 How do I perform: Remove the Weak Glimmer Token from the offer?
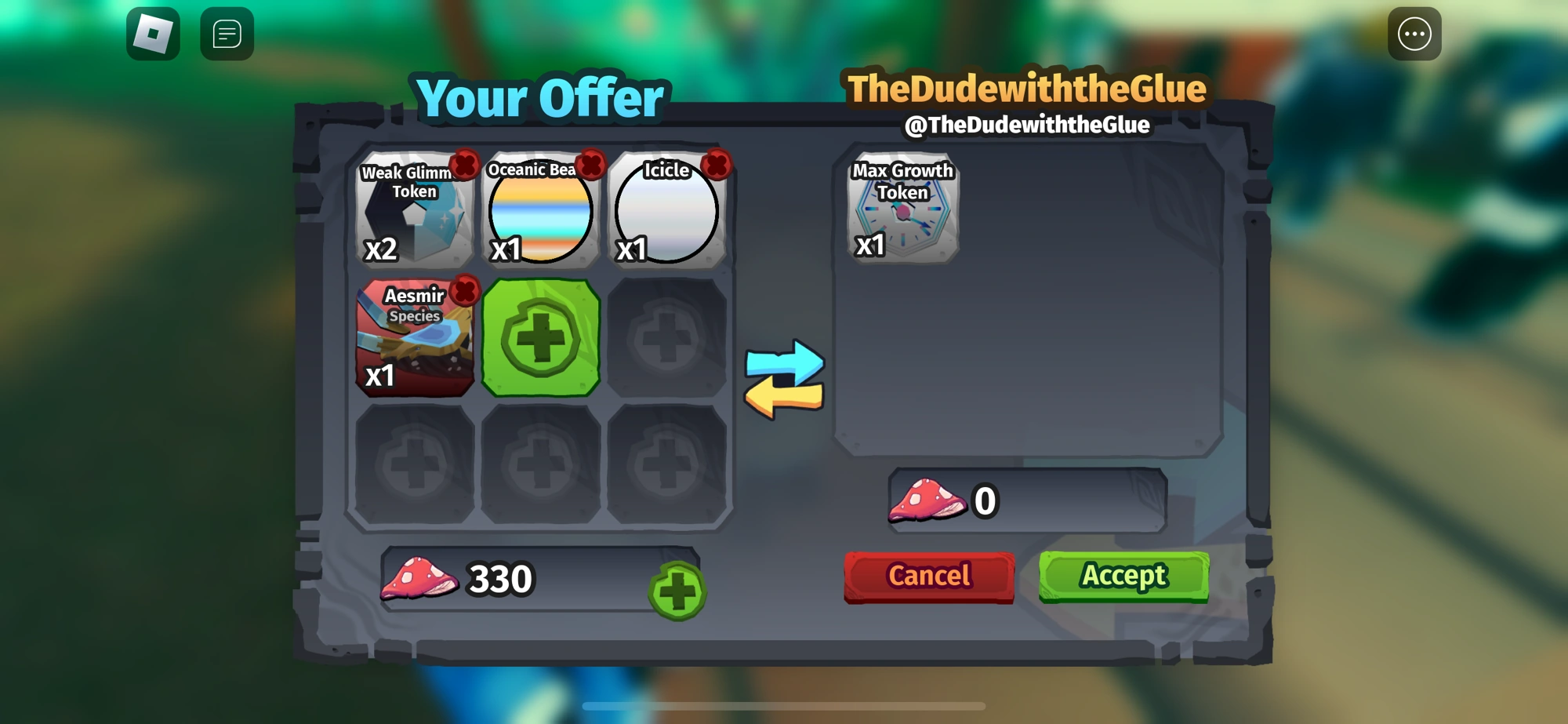[463, 162]
